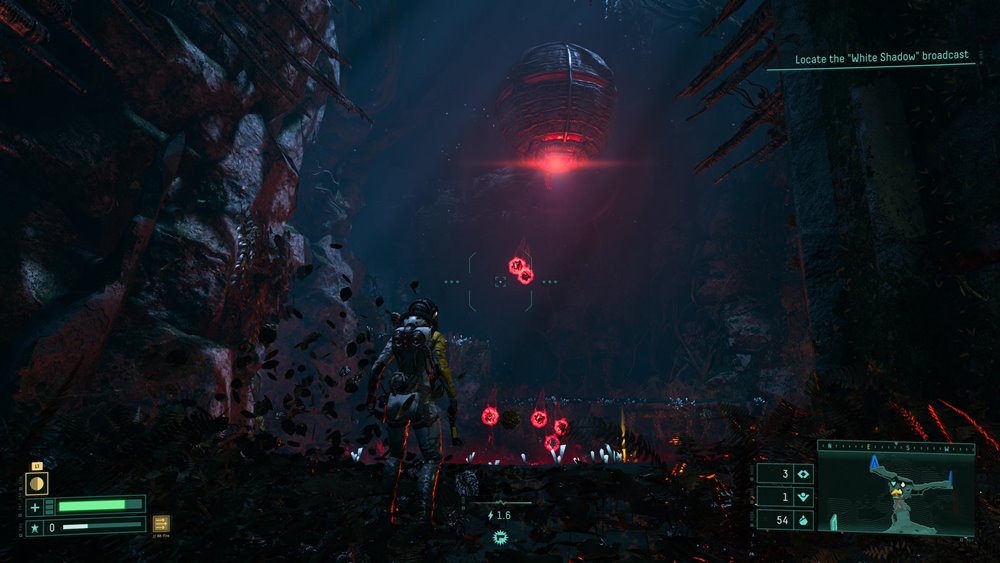Screen dimensions: 1000x563
Task: Click the spiky pistol weapon icon
Action: coord(499,538)
